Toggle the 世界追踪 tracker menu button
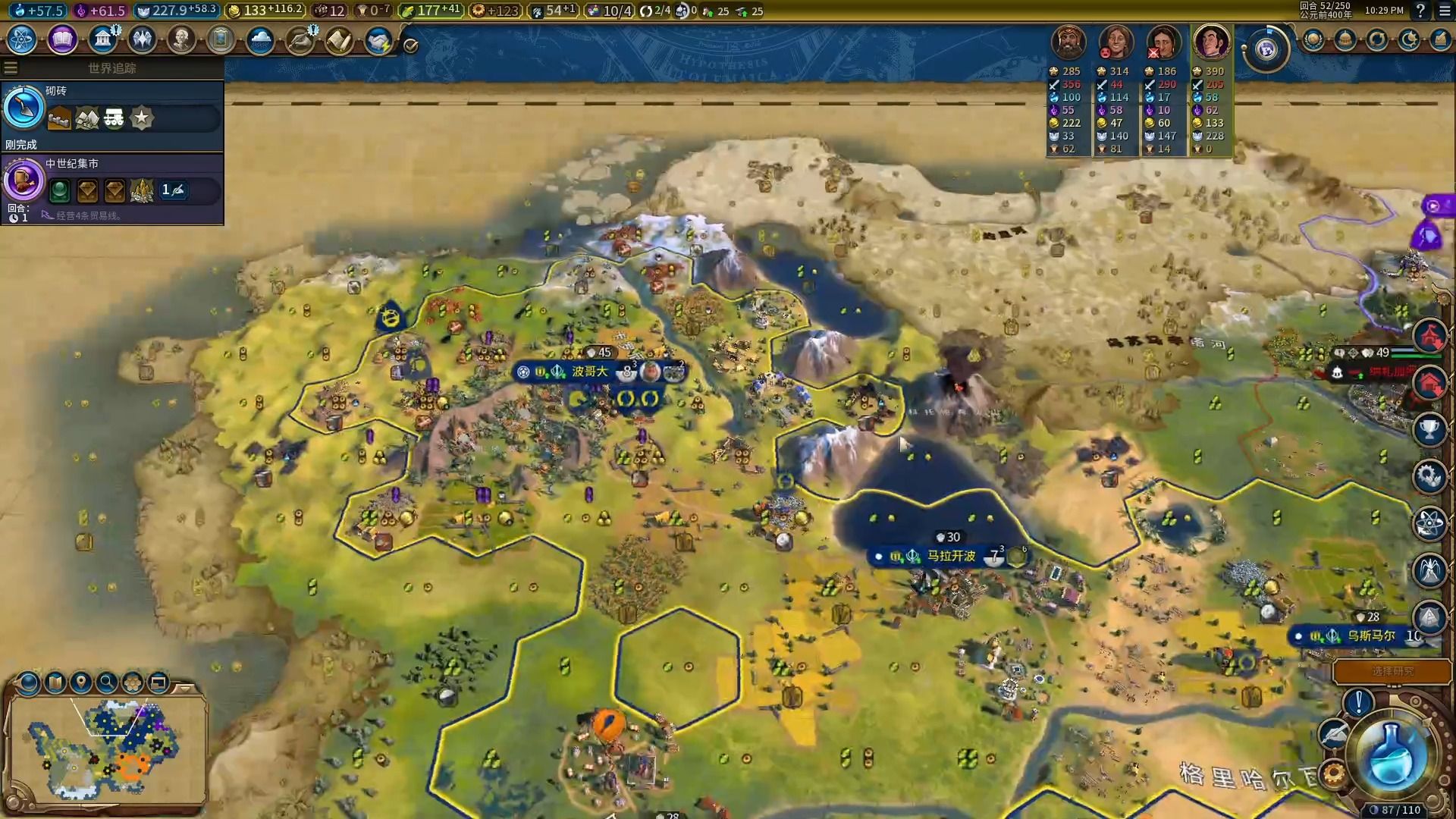Screen dimensions: 1456x819 (x=11, y=68)
